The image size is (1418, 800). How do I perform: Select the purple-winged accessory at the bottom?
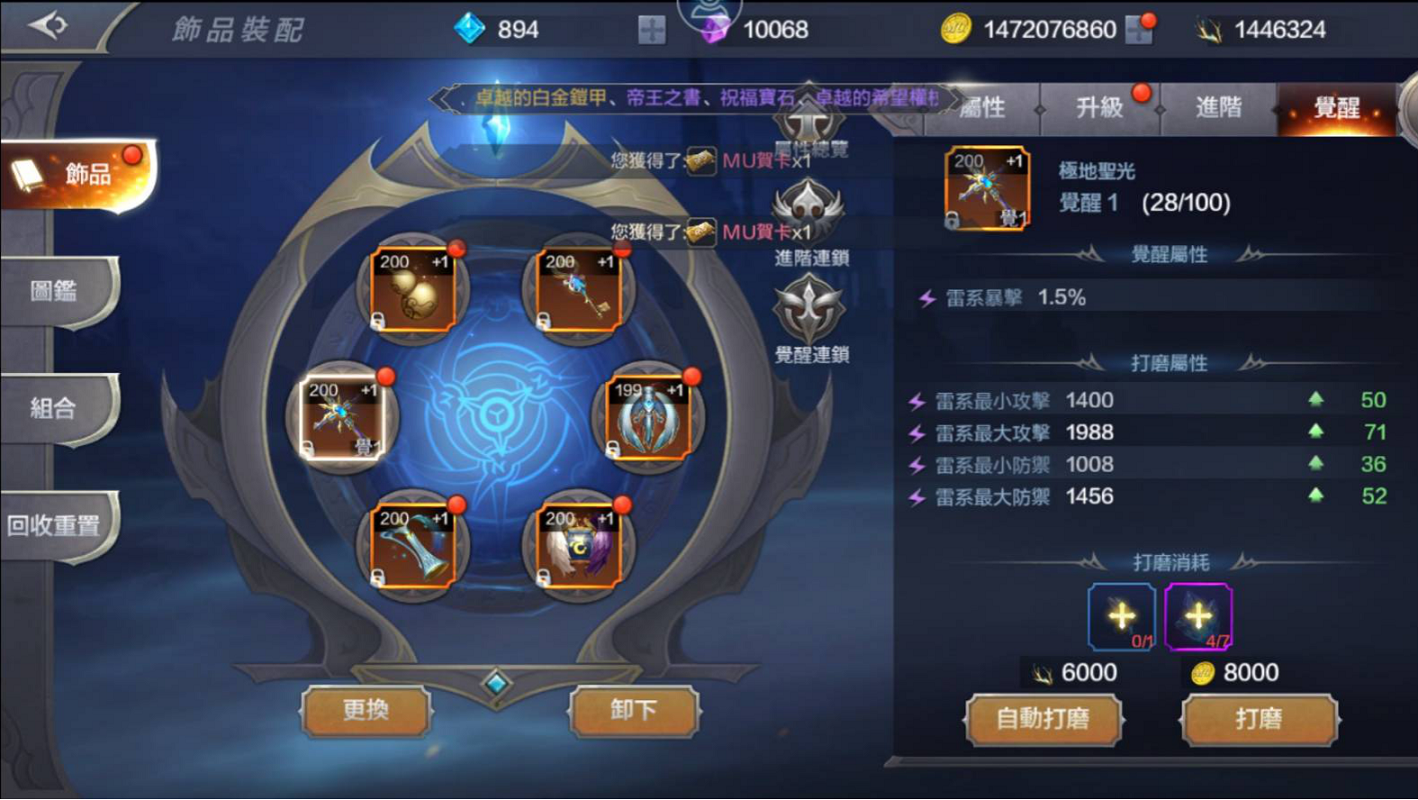click(x=580, y=545)
